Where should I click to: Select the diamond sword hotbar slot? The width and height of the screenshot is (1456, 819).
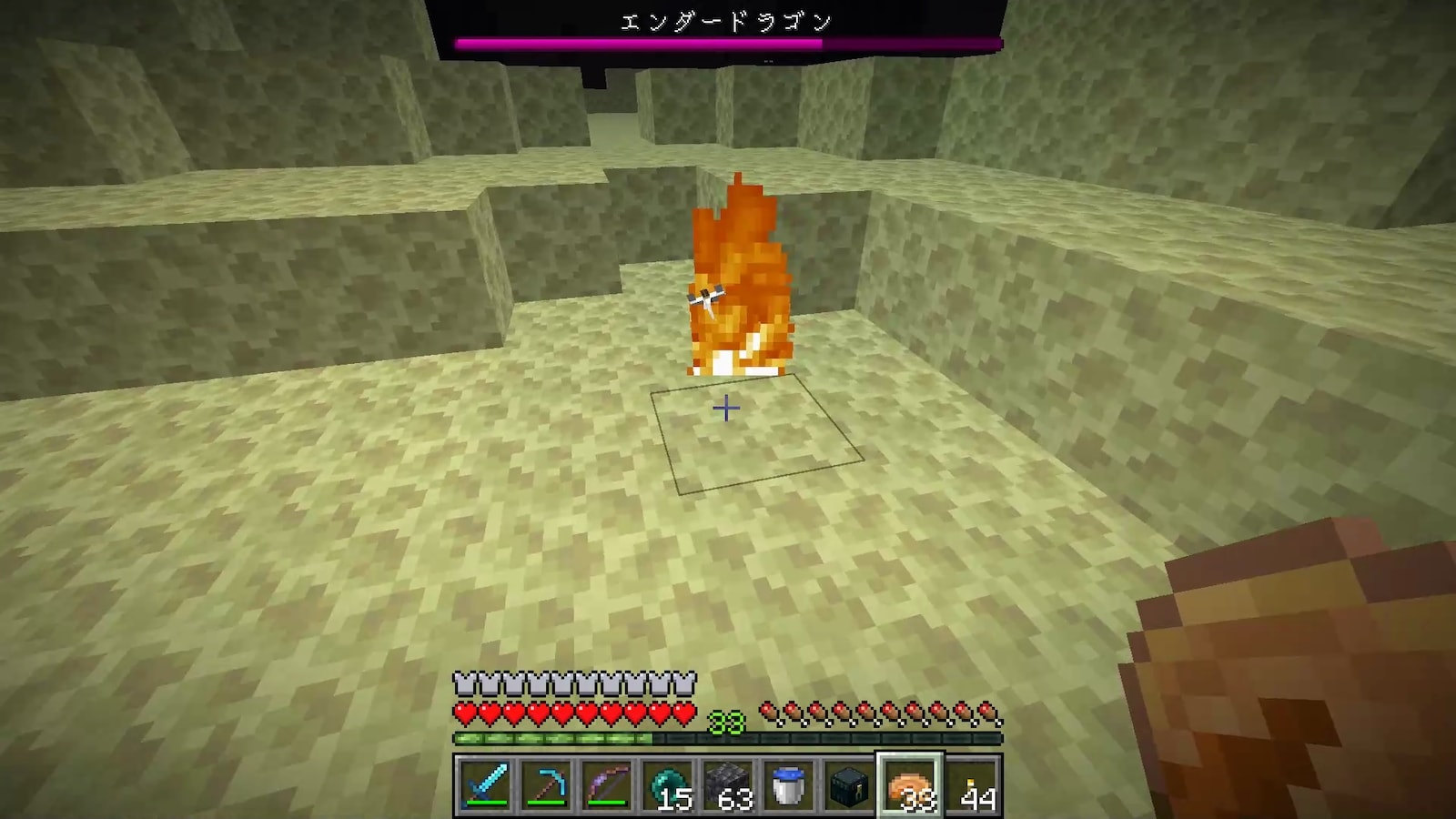pyautogui.click(x=483, y=784)
